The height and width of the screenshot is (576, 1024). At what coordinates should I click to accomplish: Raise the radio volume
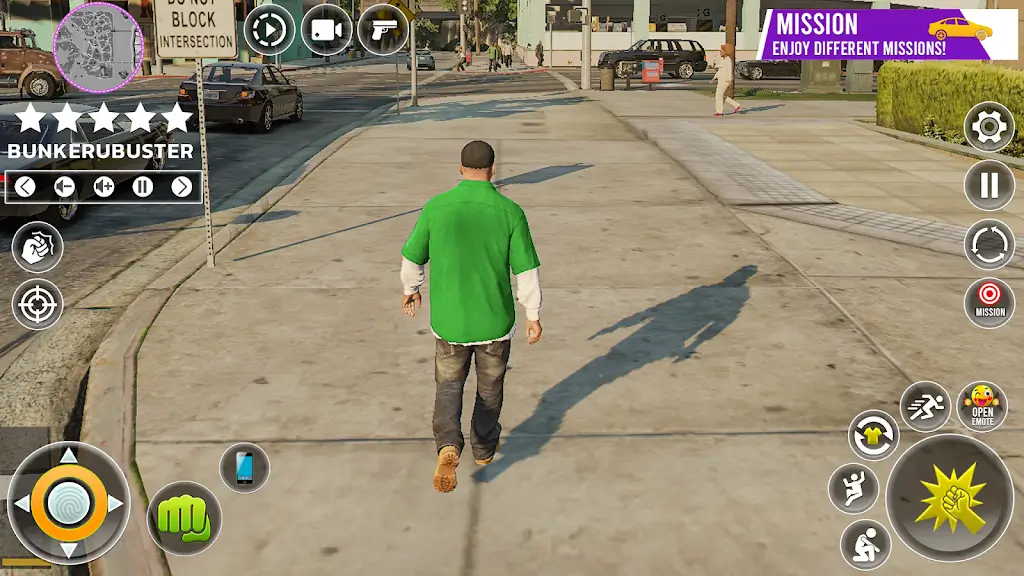pyautogui.click(x=104, y=186)
